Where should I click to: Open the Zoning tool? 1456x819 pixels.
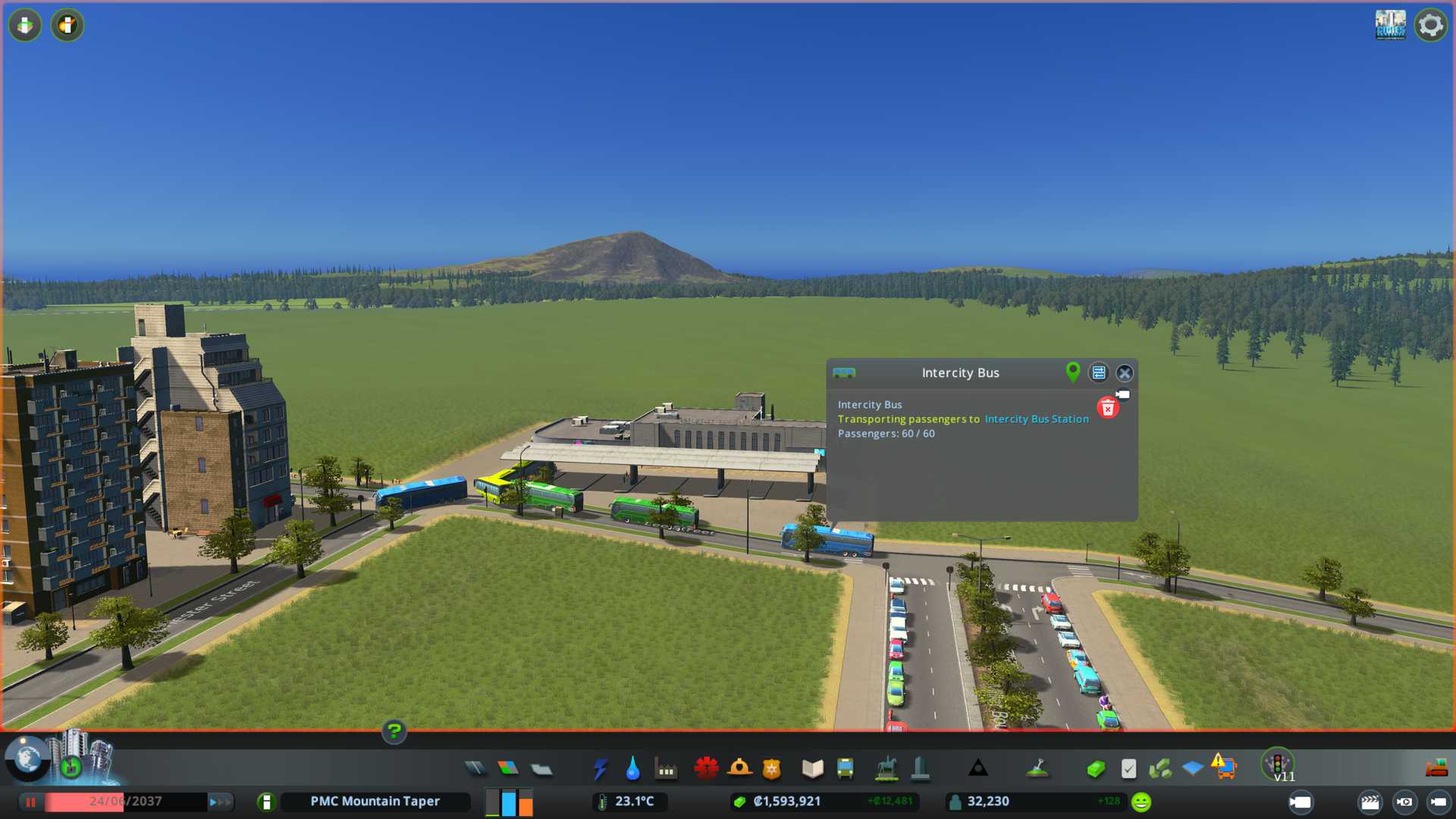tap(508, 769)
